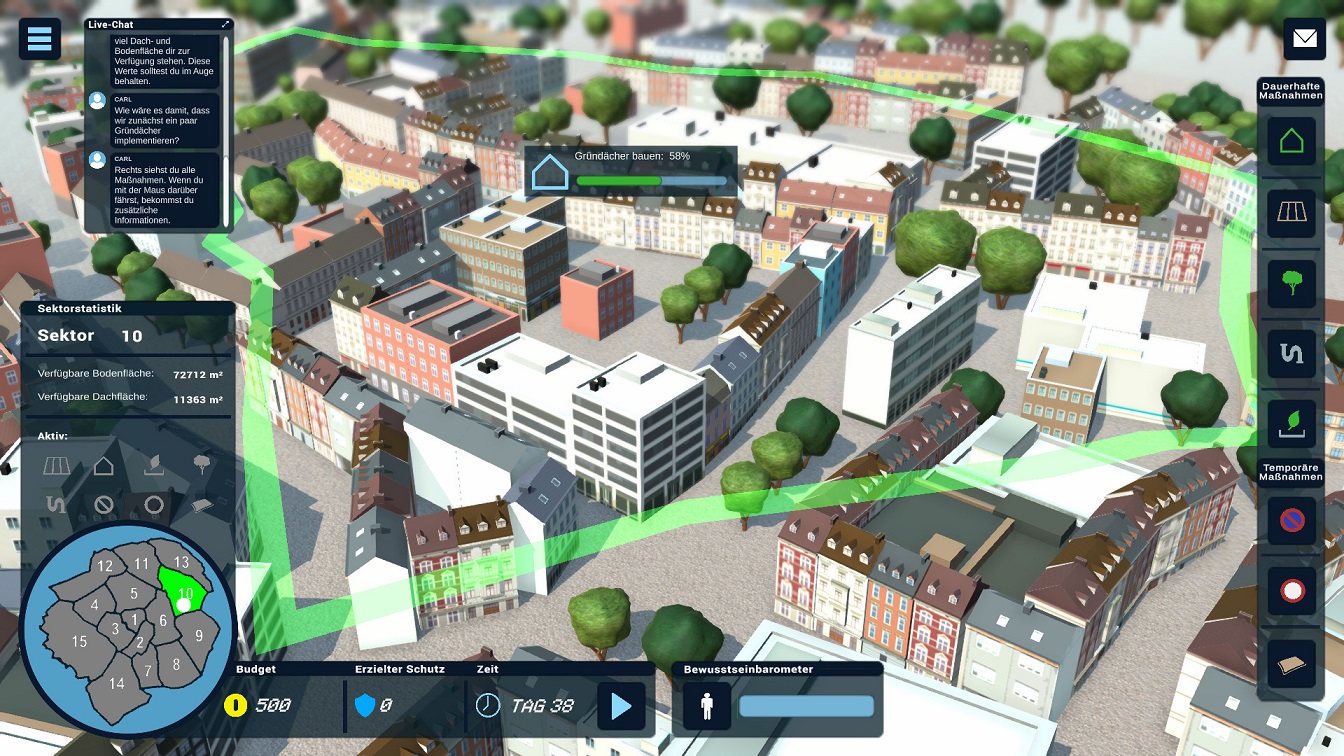Open sector 8 on the minimap
This screenshot has height=756, width=1344.
pos(176,664)
